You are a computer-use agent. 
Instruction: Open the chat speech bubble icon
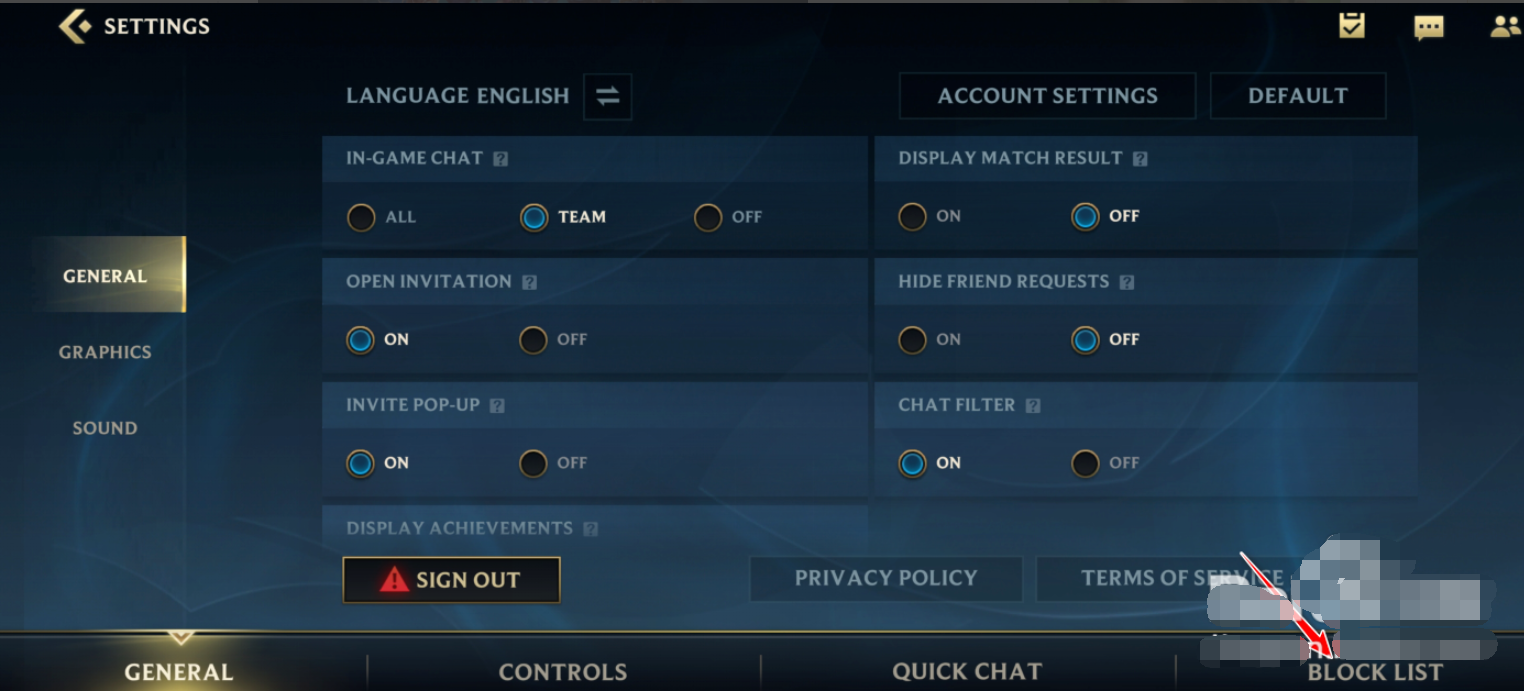coord(1428,27)
